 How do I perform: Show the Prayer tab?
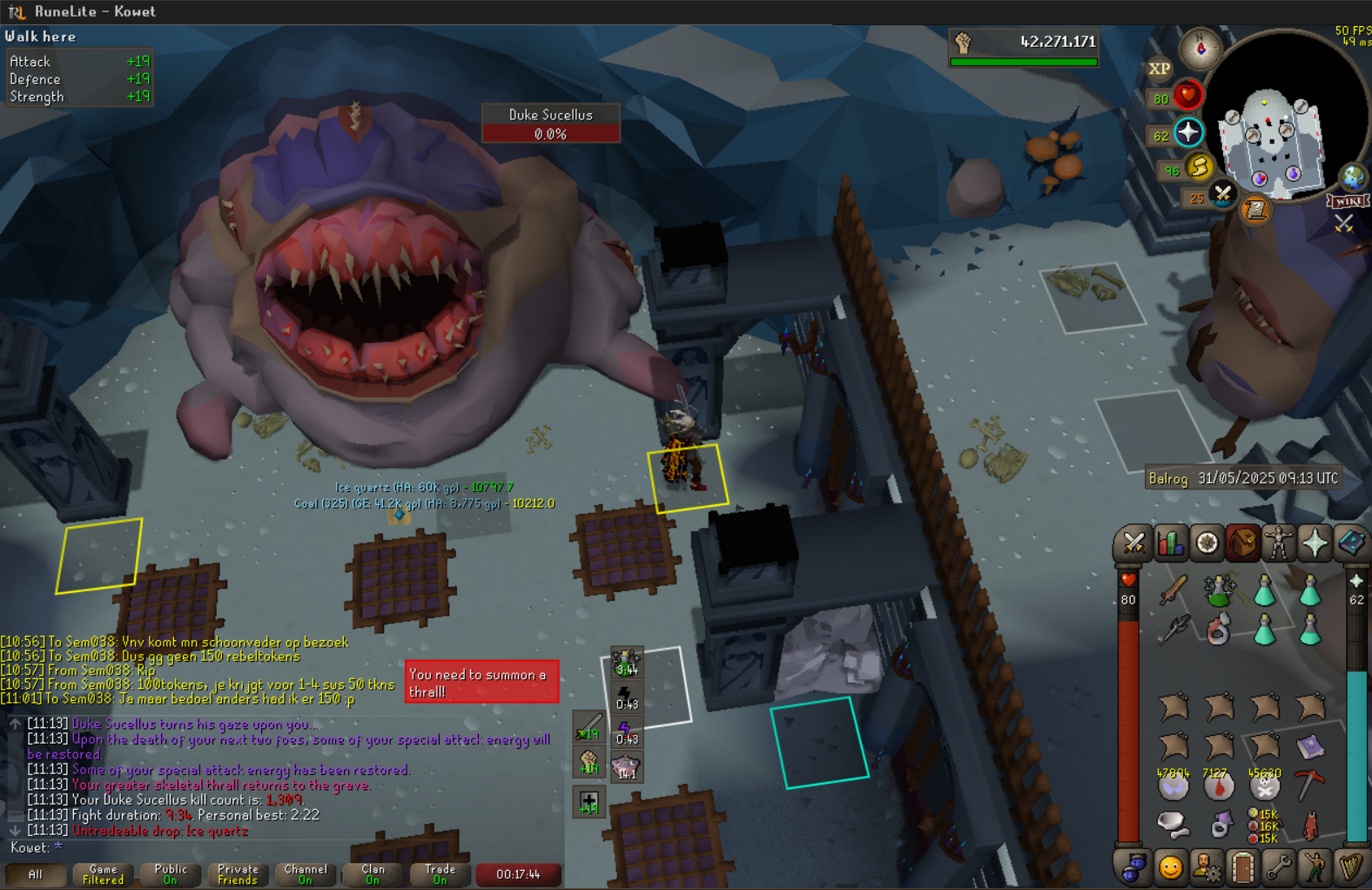tap(1315, 543)
